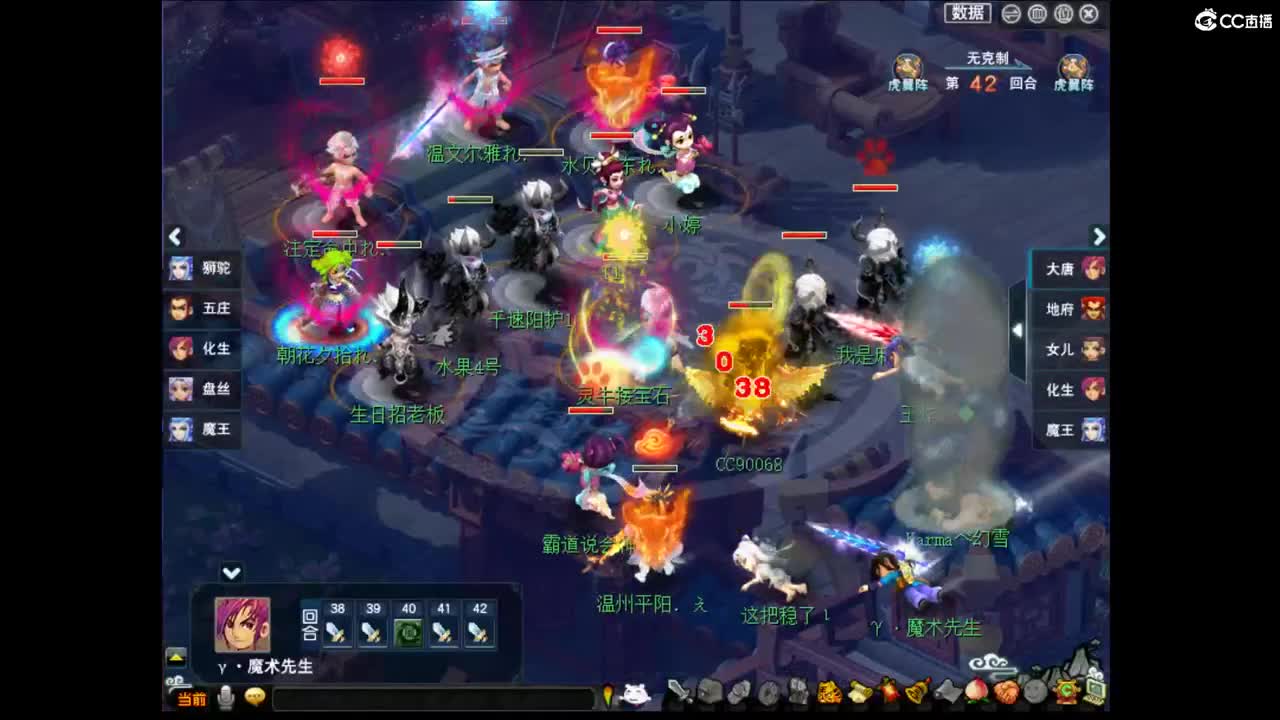Collapse the left team panel with its arrow chevron

(x=174, y=237)
